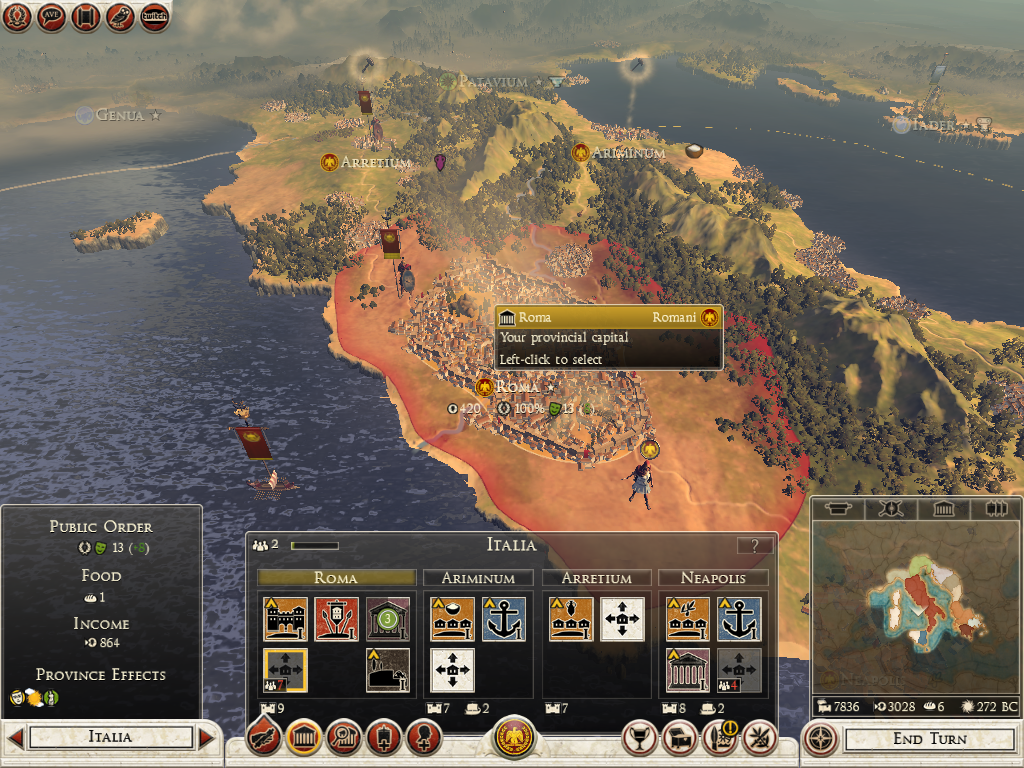Select the Roma settlement header
1024x768 pixels.
336,578
